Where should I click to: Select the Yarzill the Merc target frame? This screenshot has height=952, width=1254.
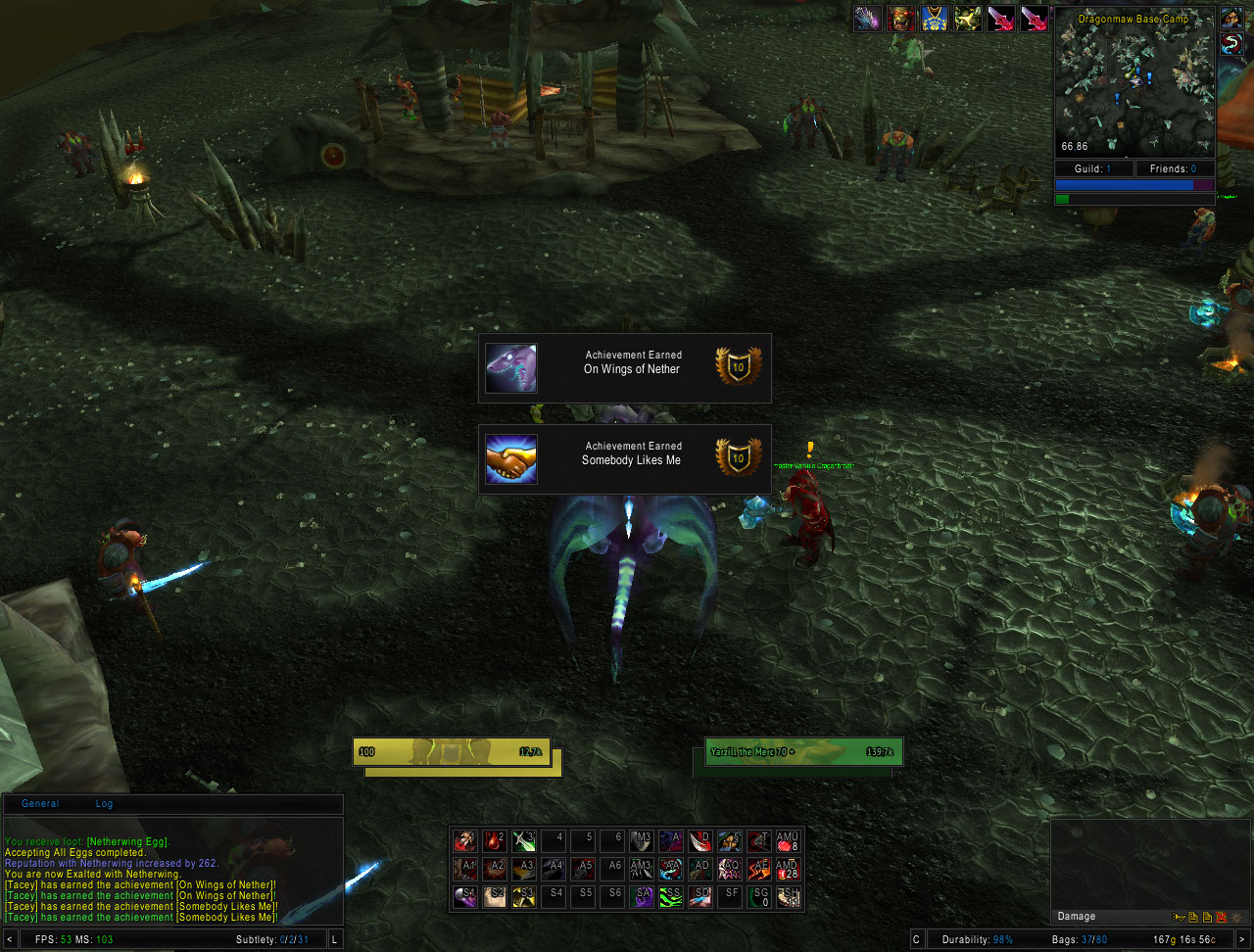[801, 752]
